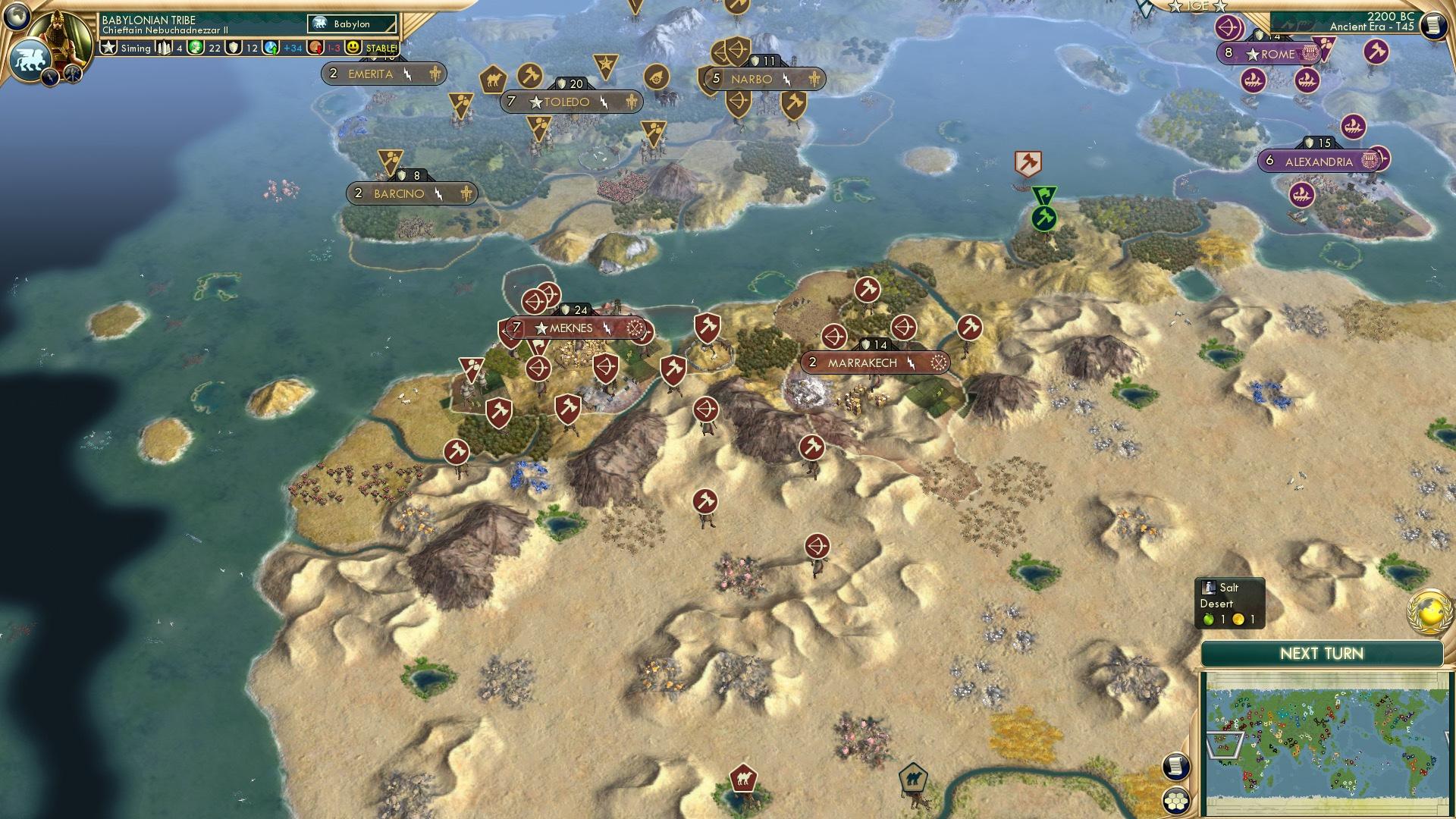This screenshot has width=1456, height=819.
Task: Toggle strategic view with the hexagon icon
Action: click(1176, 801)
